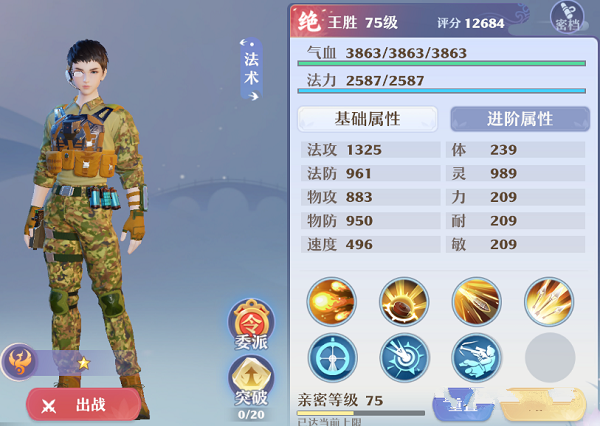The image size is (600, 426).
Task: Select the multiple arrows volley skill icon
Action: tap(549, 301)
